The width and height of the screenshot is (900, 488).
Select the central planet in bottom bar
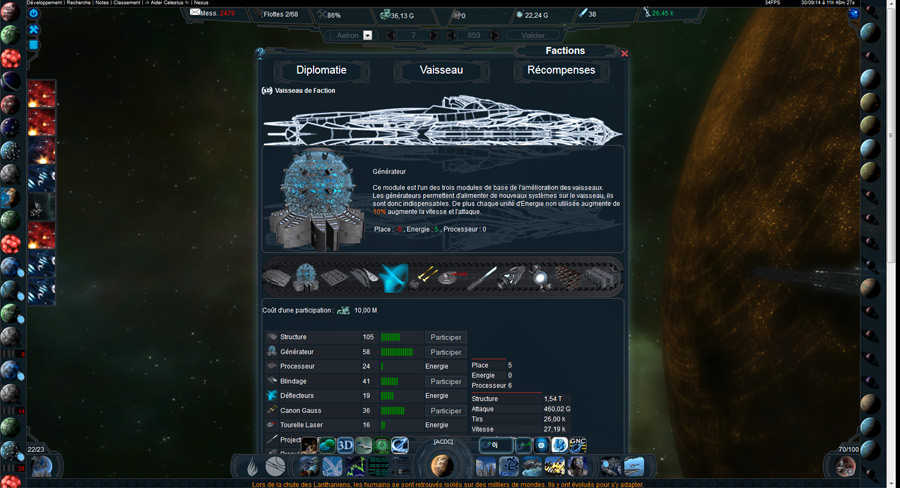442,465
